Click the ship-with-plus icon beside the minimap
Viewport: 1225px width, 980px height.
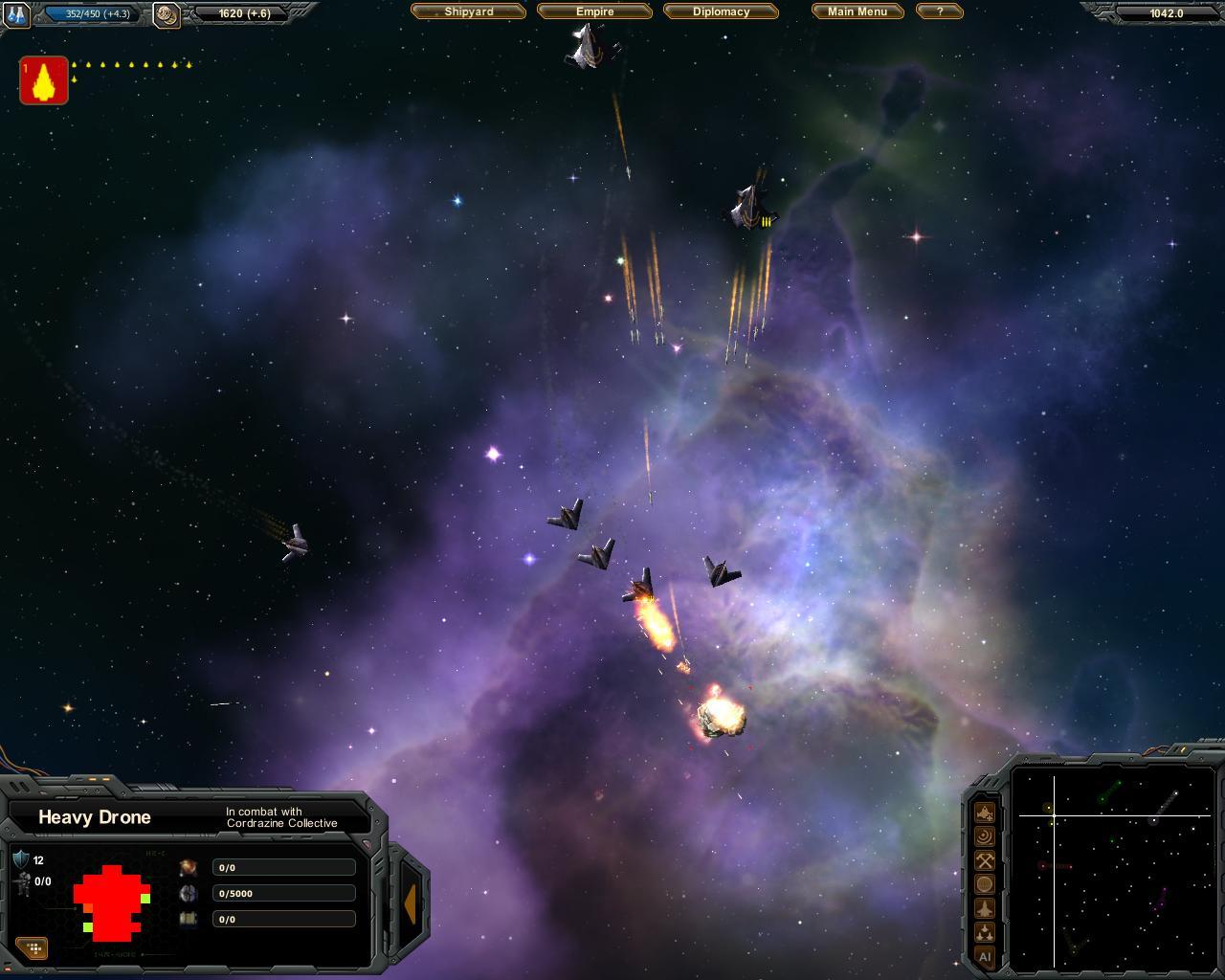pyautogui.click(x=985, y=813)
